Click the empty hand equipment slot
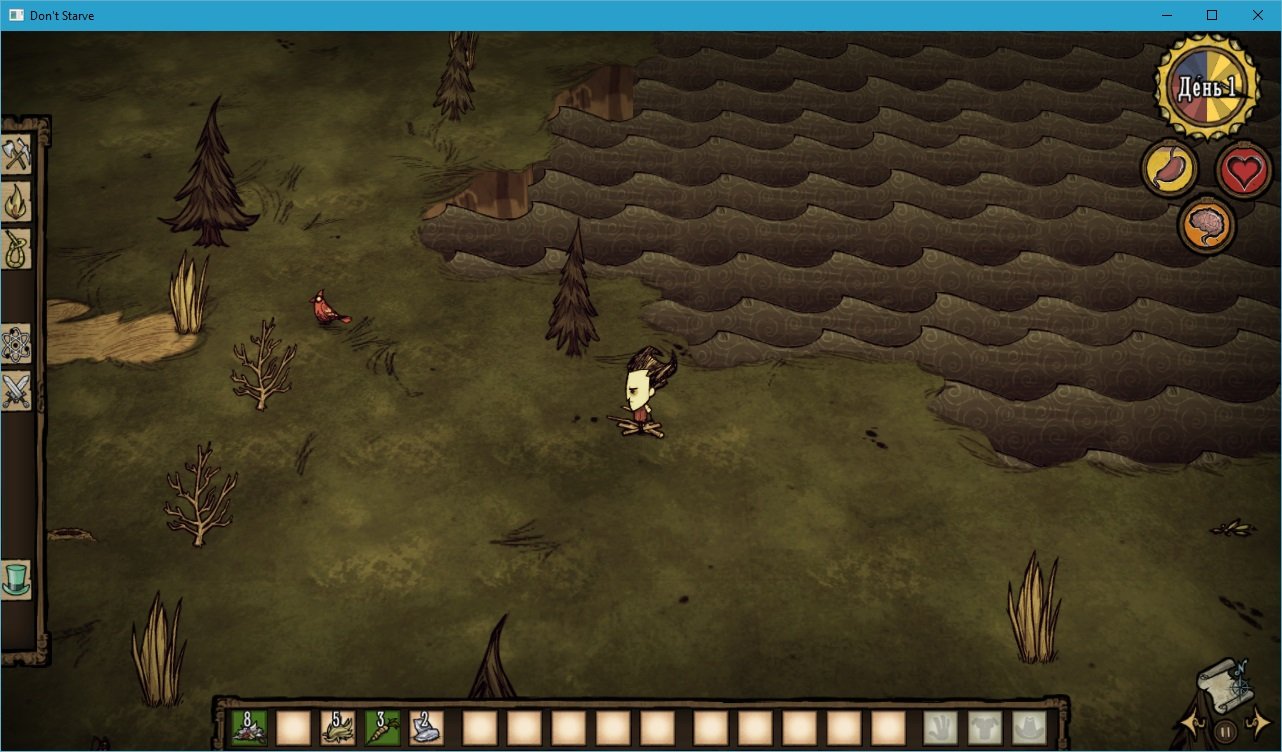Screen dimensions: 1282x752 pos(940,728)
